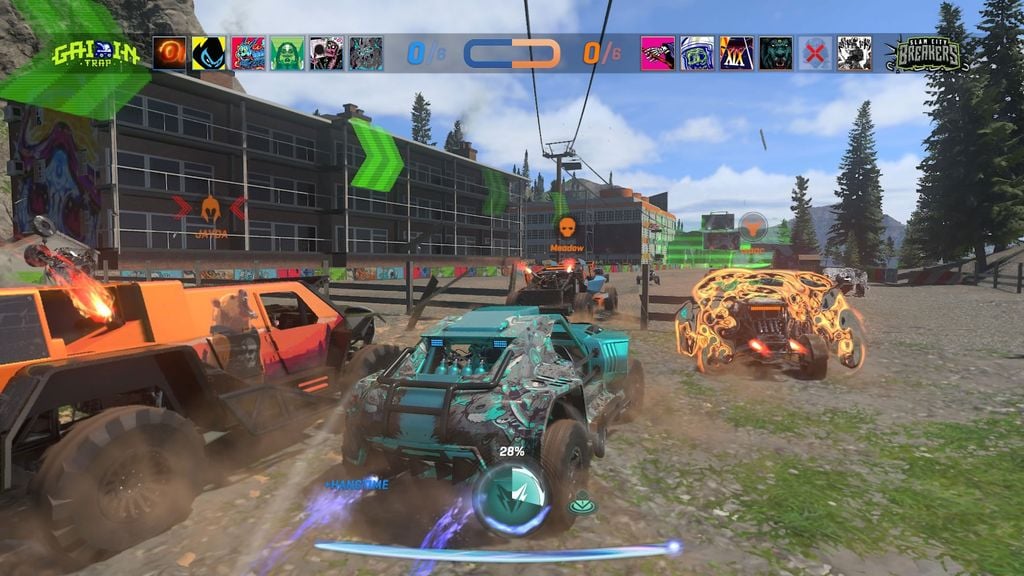Select the pink skeleton hand avatar

click(x=658, y=53)
